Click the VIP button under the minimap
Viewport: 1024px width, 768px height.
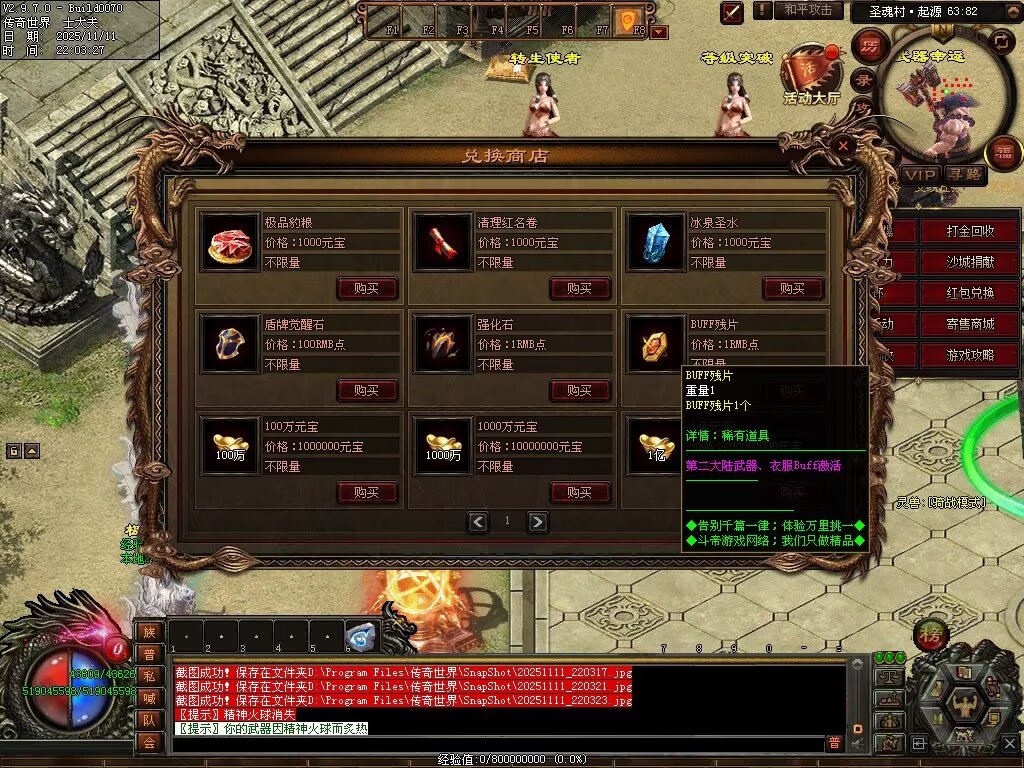[x=920, y=175]
